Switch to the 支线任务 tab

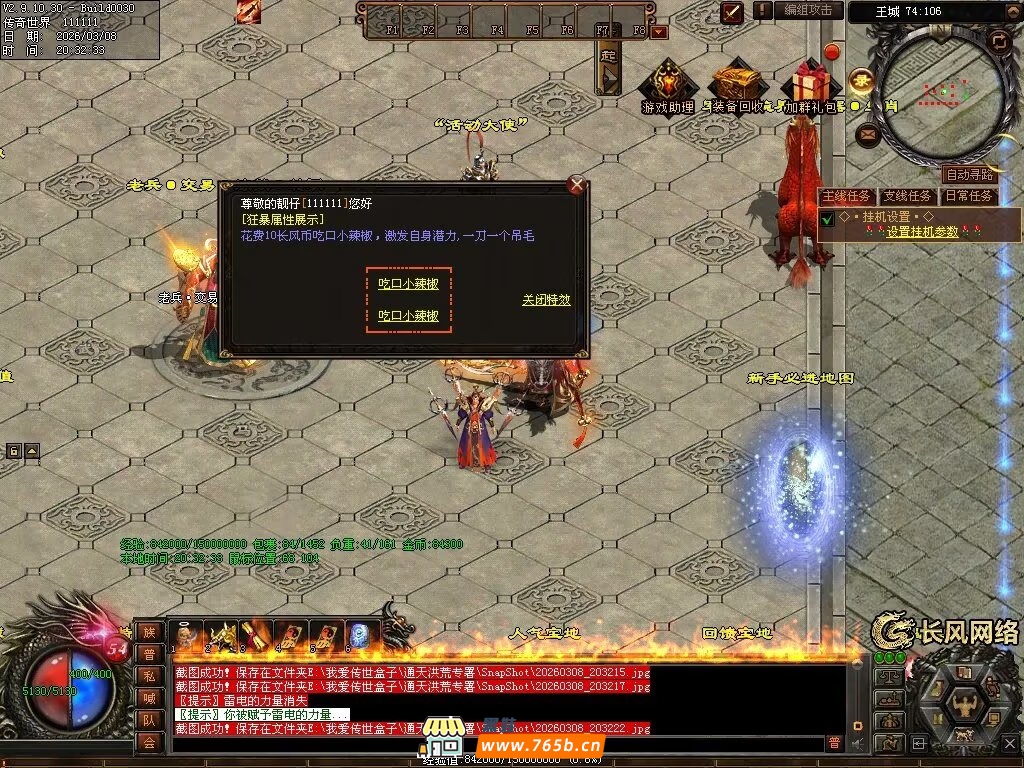pyautogui.click(x=908, y=196)
